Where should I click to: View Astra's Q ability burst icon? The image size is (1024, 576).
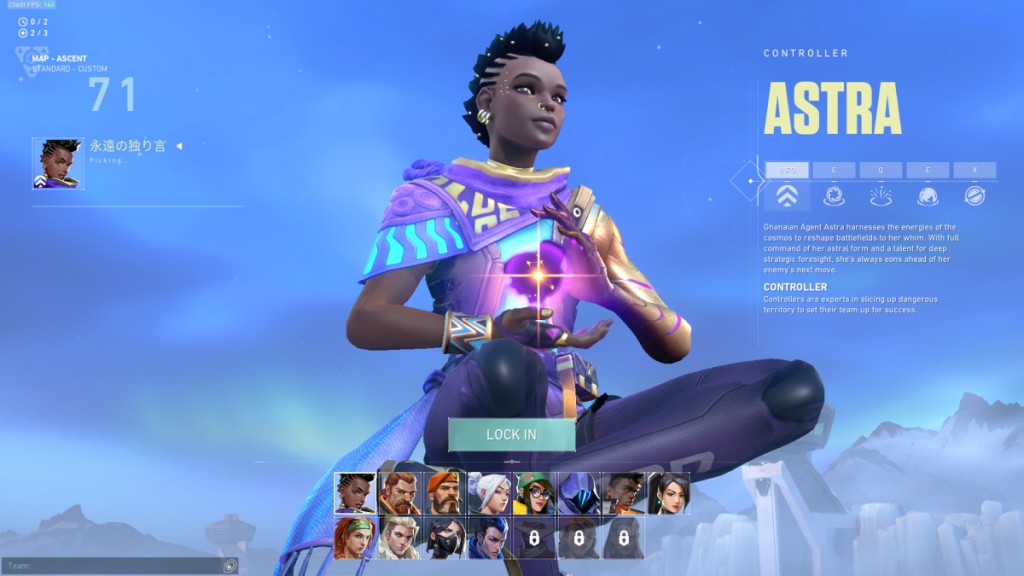[881, 196]
